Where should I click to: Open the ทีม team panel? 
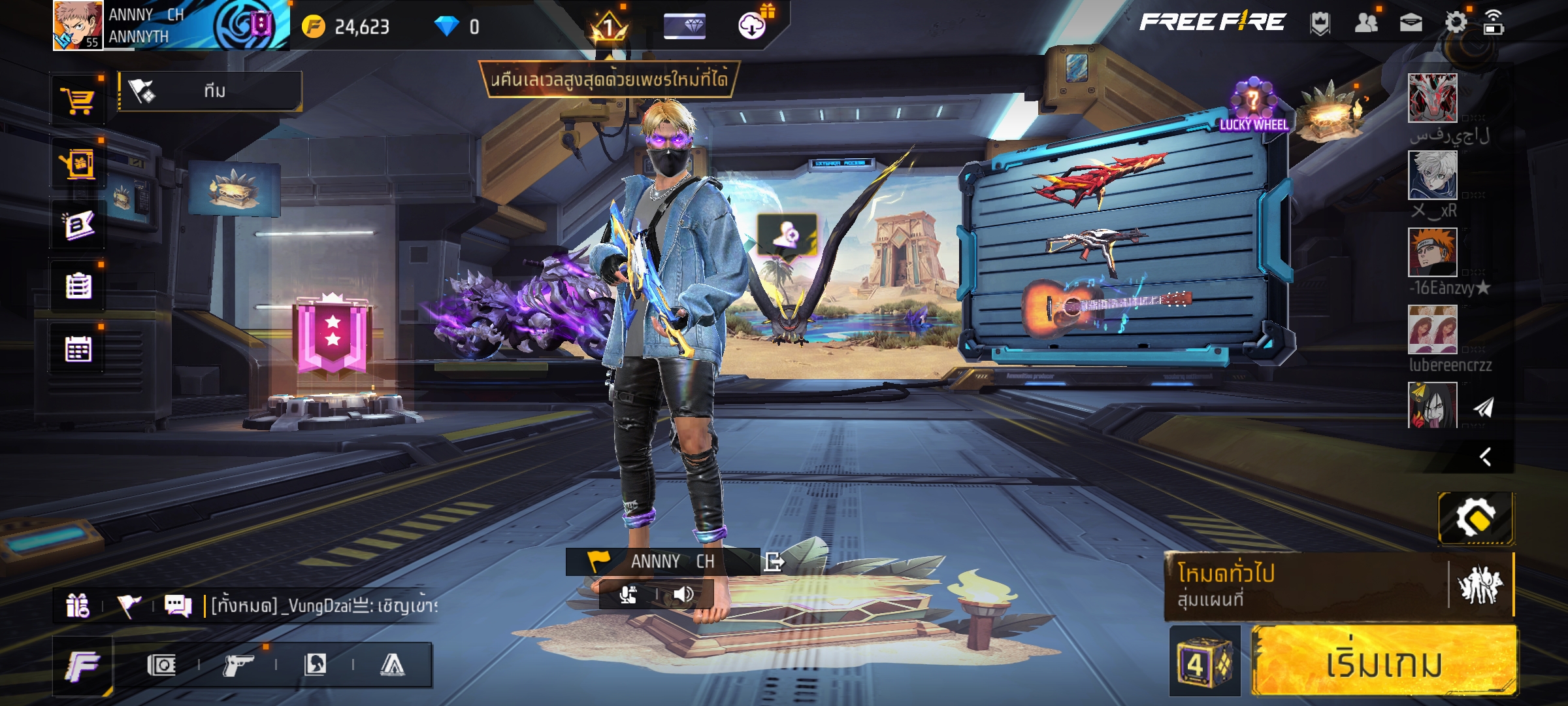pos(210,91)
